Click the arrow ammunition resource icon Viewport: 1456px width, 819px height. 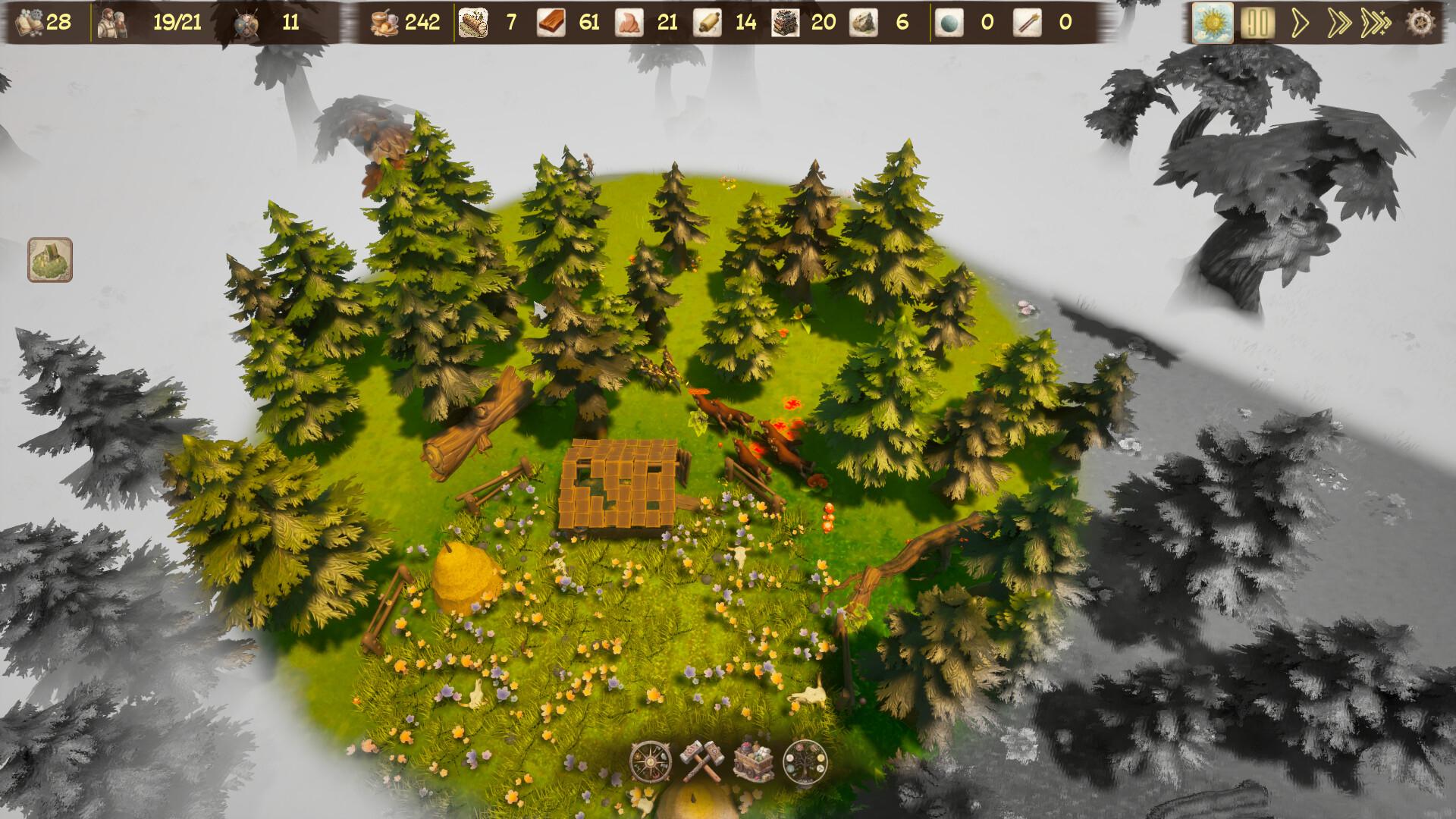click(1025, 23)
